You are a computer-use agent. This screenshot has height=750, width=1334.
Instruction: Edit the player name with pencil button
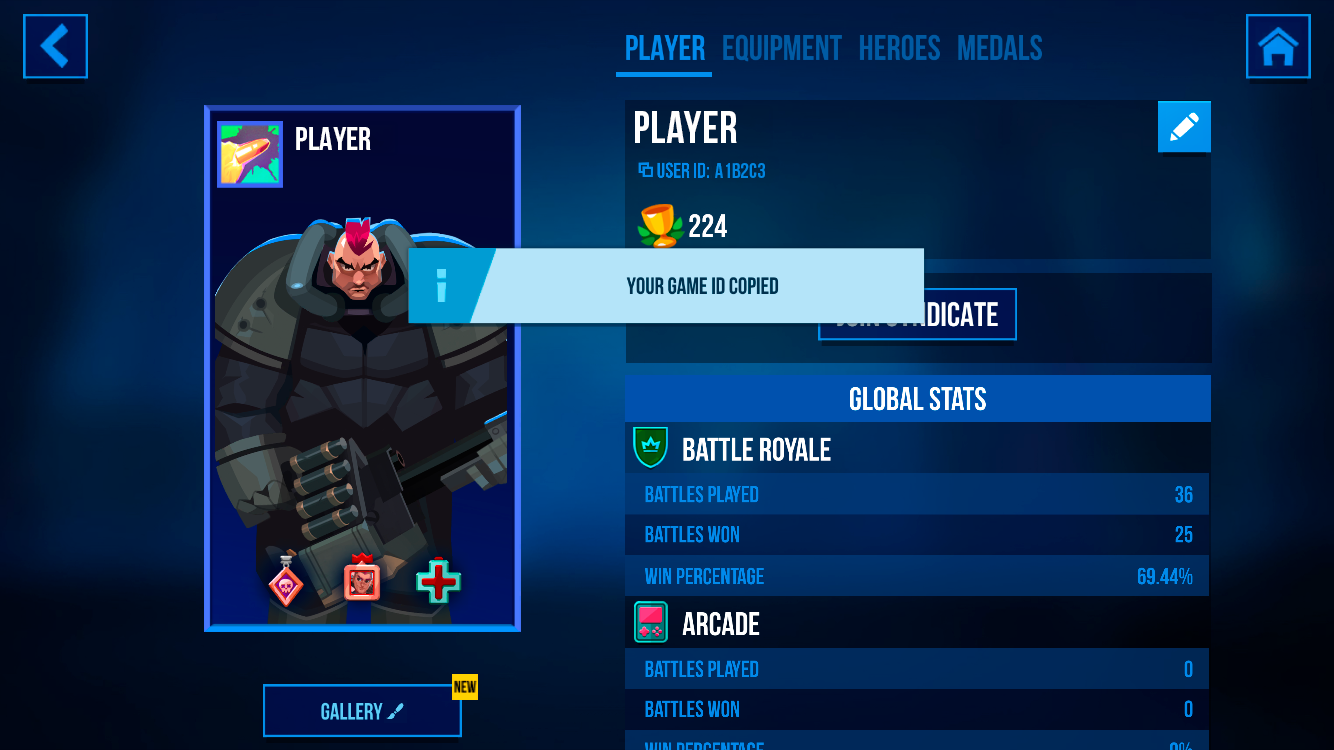1184,127
